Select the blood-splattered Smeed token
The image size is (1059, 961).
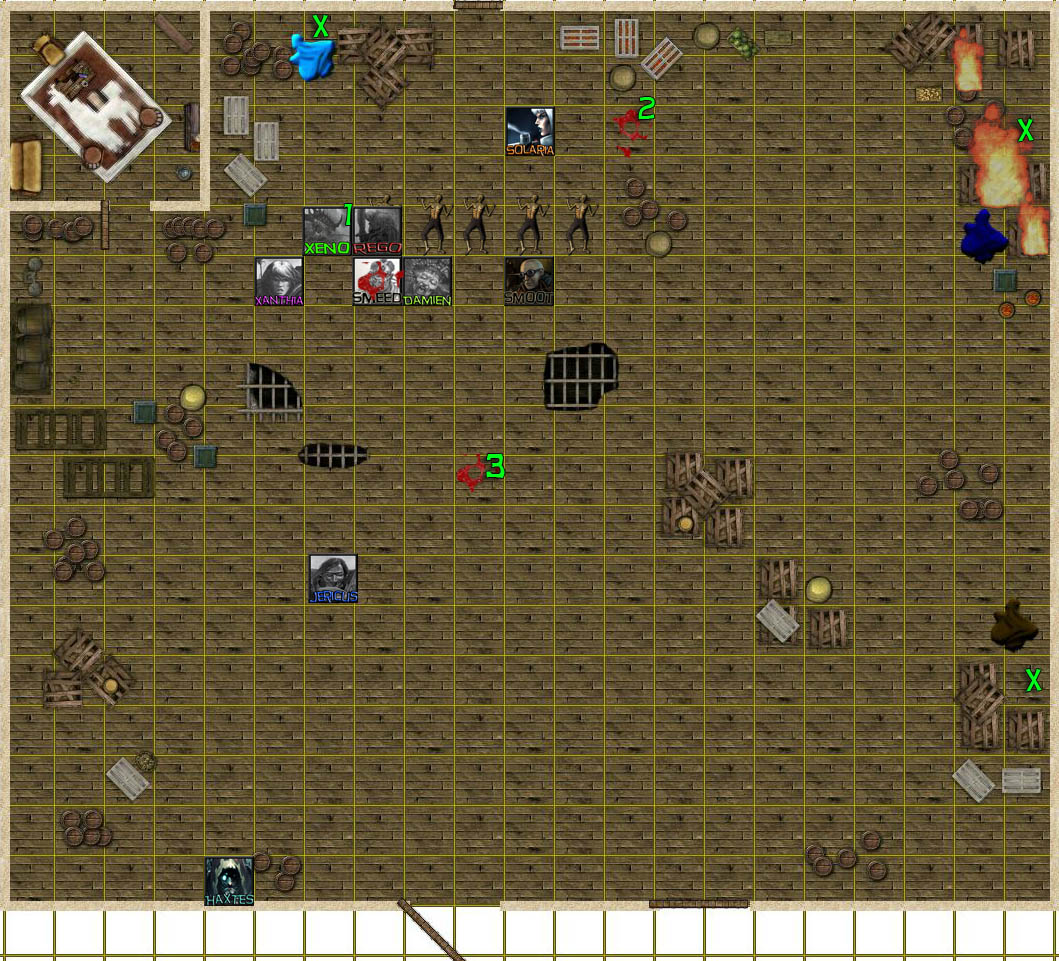(x=378, y=281)
